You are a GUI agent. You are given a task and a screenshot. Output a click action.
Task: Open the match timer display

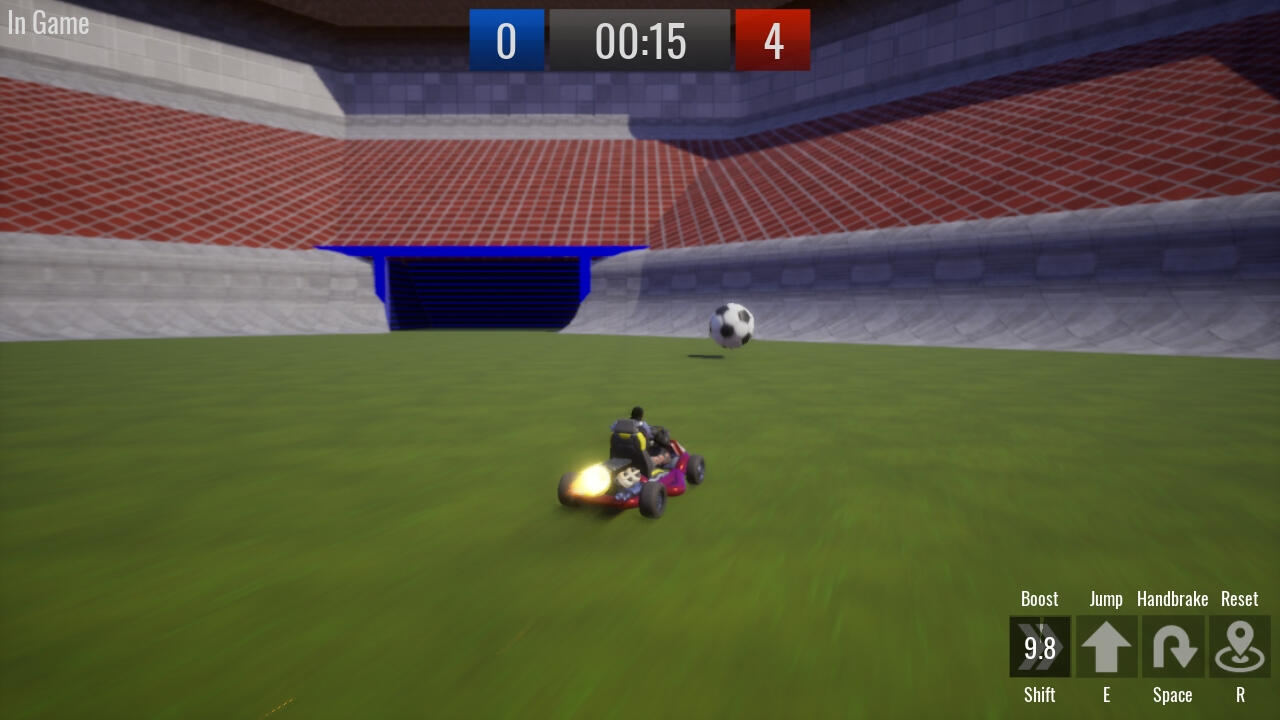pyautogui.click(x=640, y=41)
